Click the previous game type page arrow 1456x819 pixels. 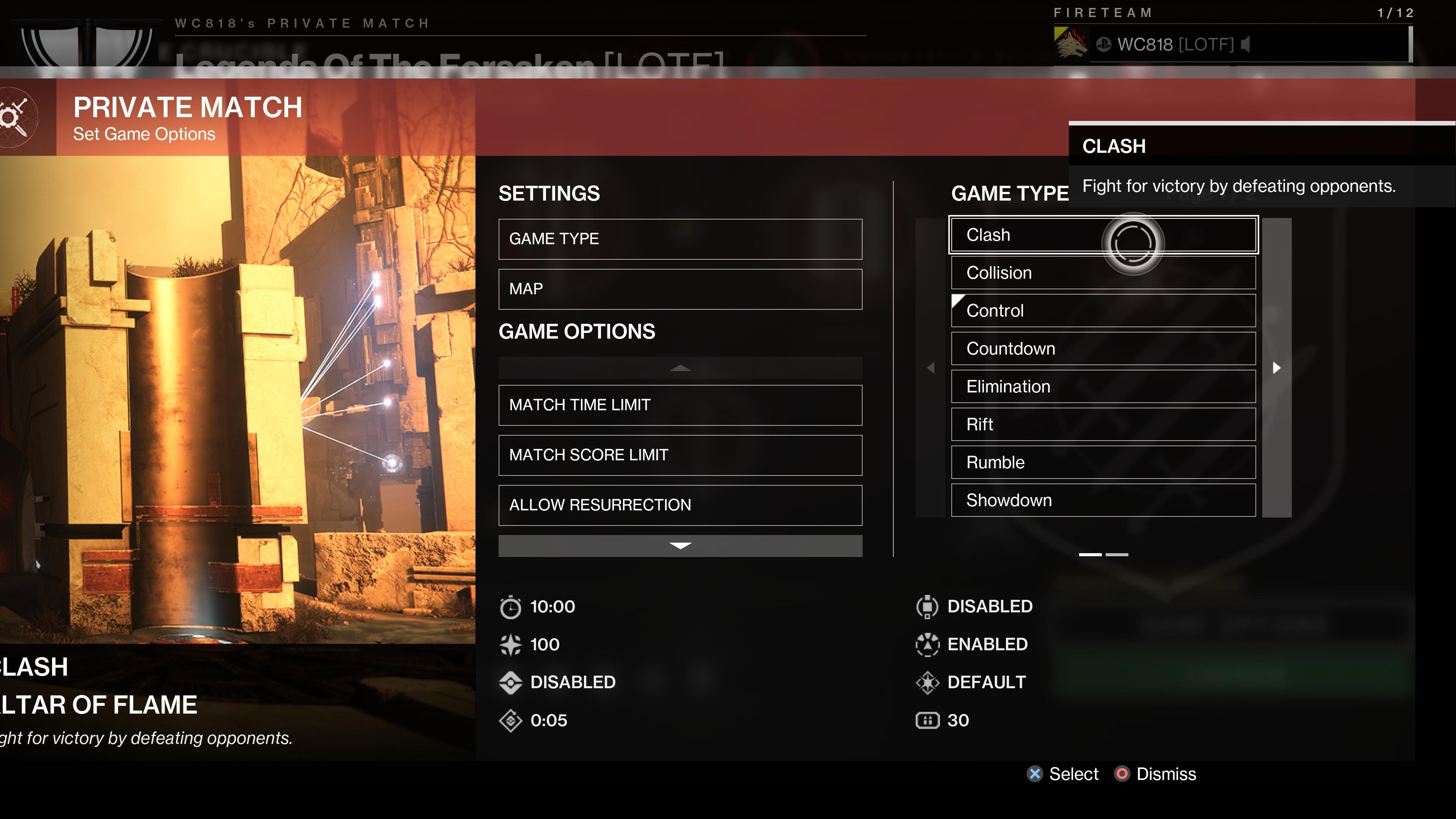930,368
